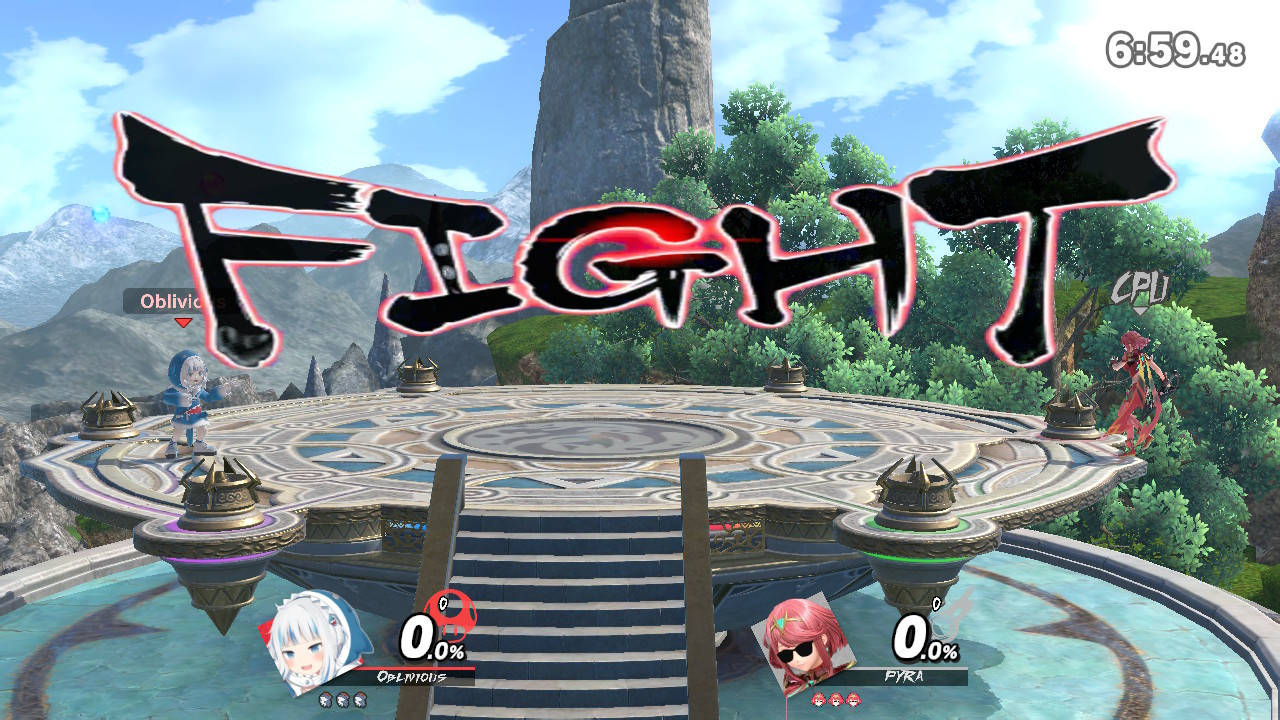Click the red underline bar beneath Oblivious's name
Image resolution: width=1280 pixels, height=720 pixels.
pos(418,669)
